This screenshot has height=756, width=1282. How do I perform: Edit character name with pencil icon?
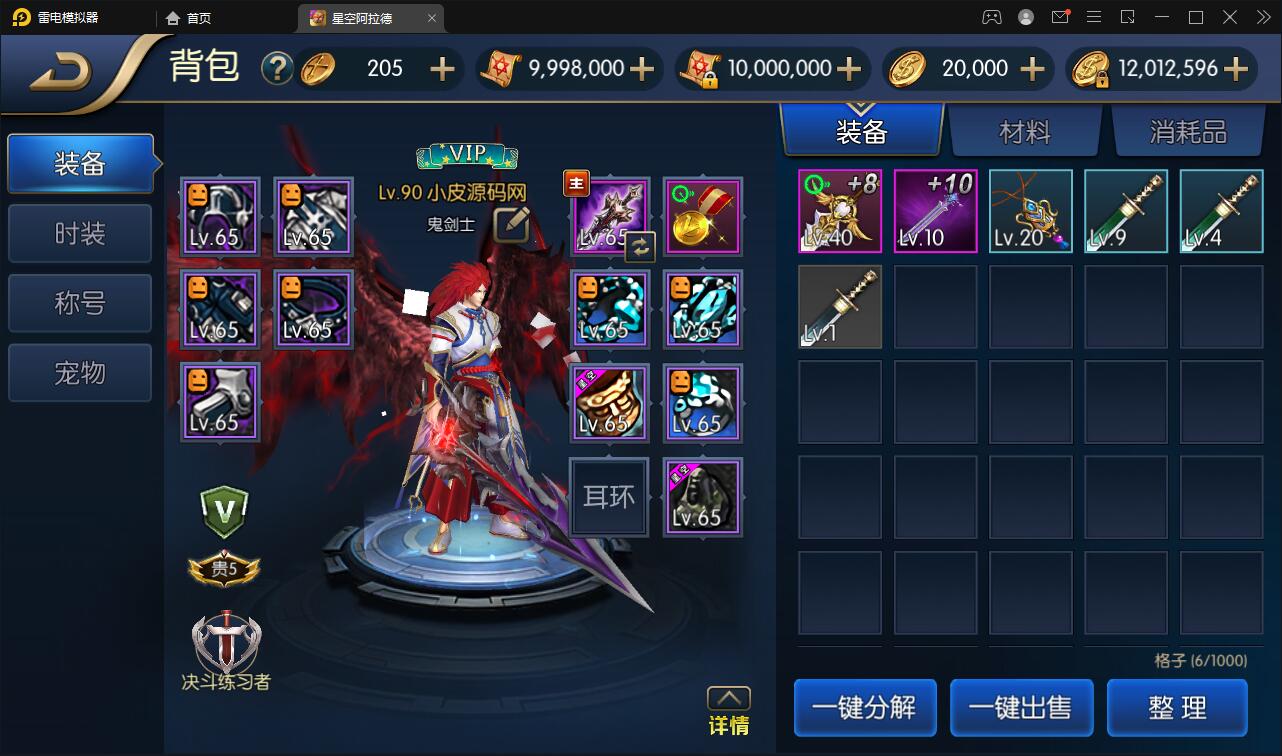(x=511, y=224)
